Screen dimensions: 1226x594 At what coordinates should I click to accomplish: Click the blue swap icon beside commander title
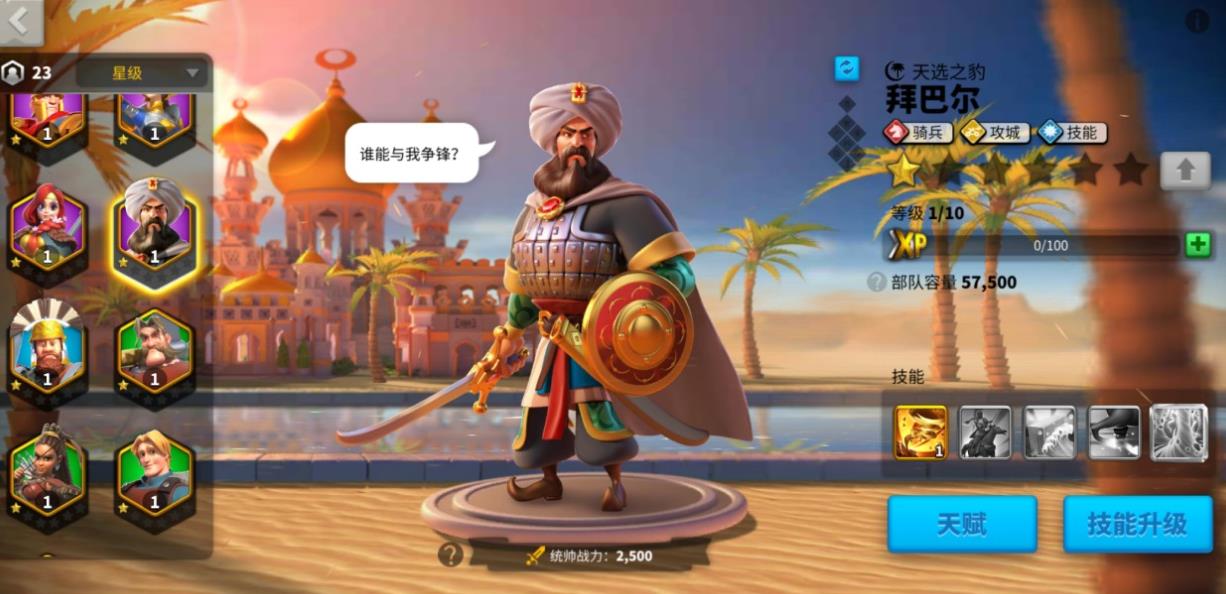847,68
